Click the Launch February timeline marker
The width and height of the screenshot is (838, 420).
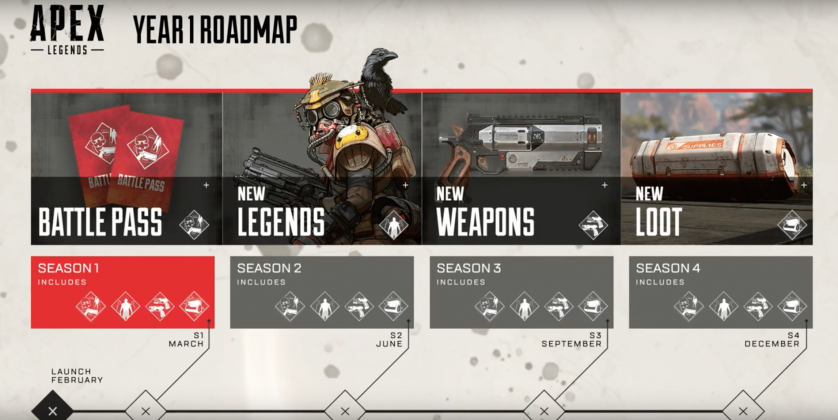[x=52, y=409]
